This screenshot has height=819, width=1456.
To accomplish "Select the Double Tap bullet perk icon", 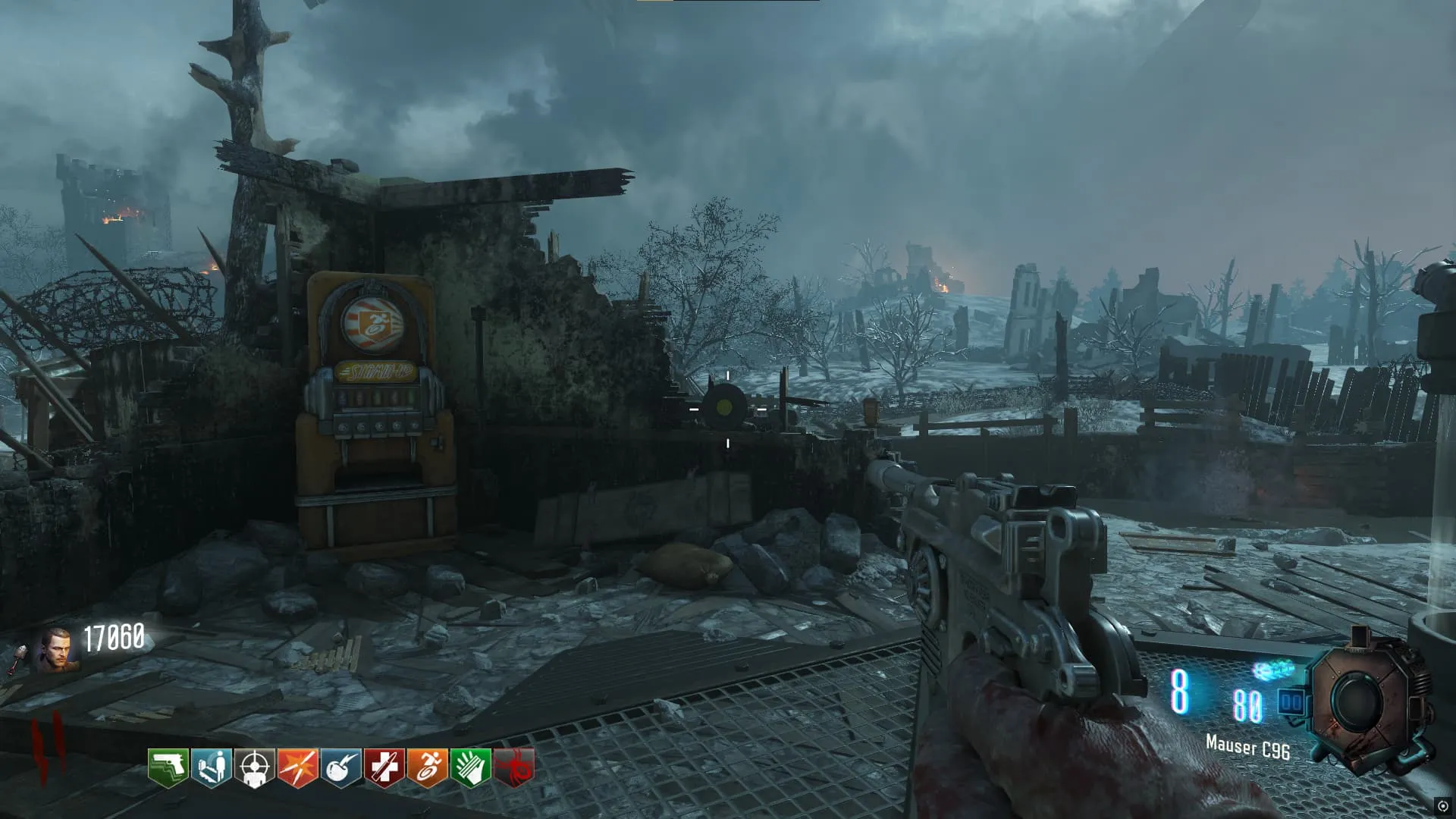I will pos(297,767).
